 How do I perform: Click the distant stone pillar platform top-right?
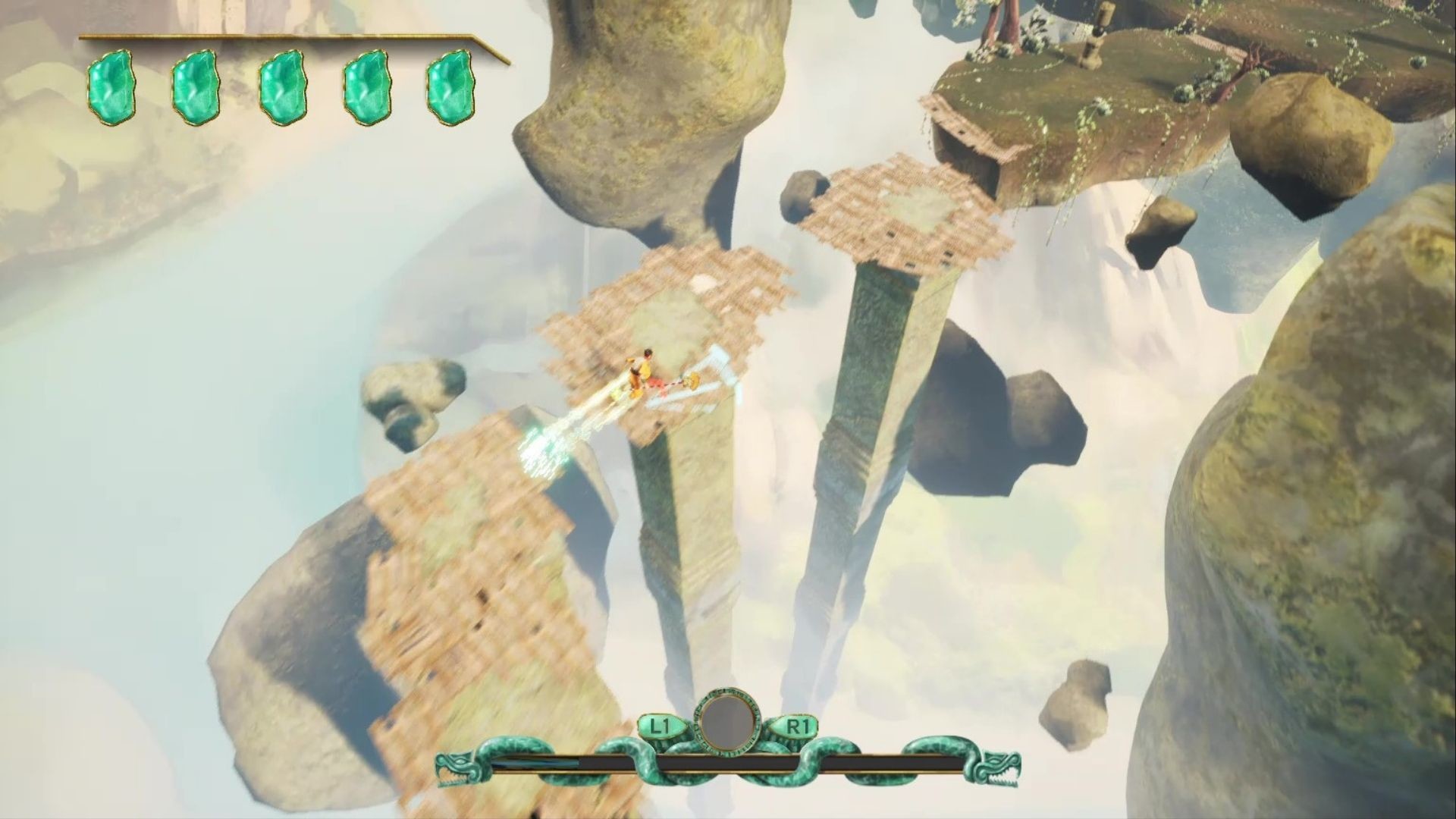point(902,209)
